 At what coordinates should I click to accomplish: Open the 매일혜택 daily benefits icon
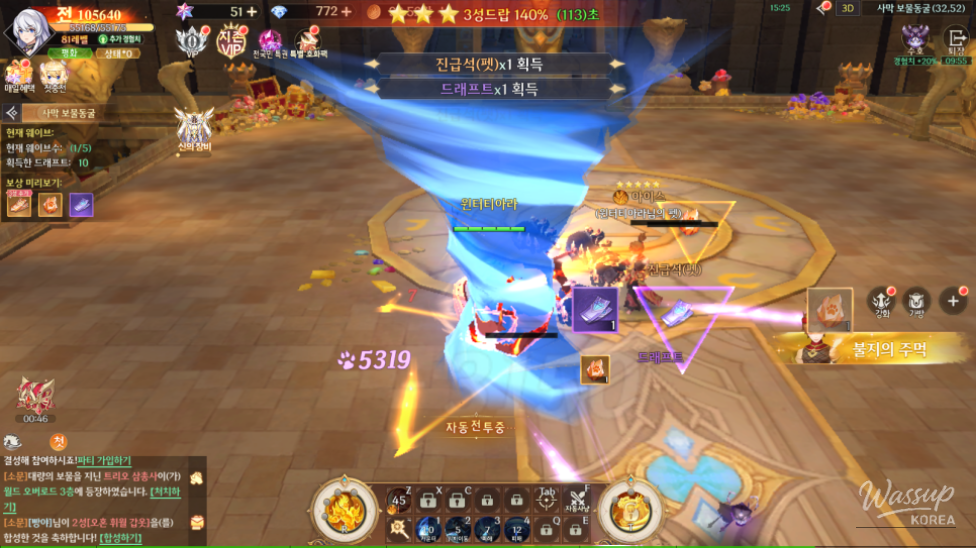(x=19, y=74)
